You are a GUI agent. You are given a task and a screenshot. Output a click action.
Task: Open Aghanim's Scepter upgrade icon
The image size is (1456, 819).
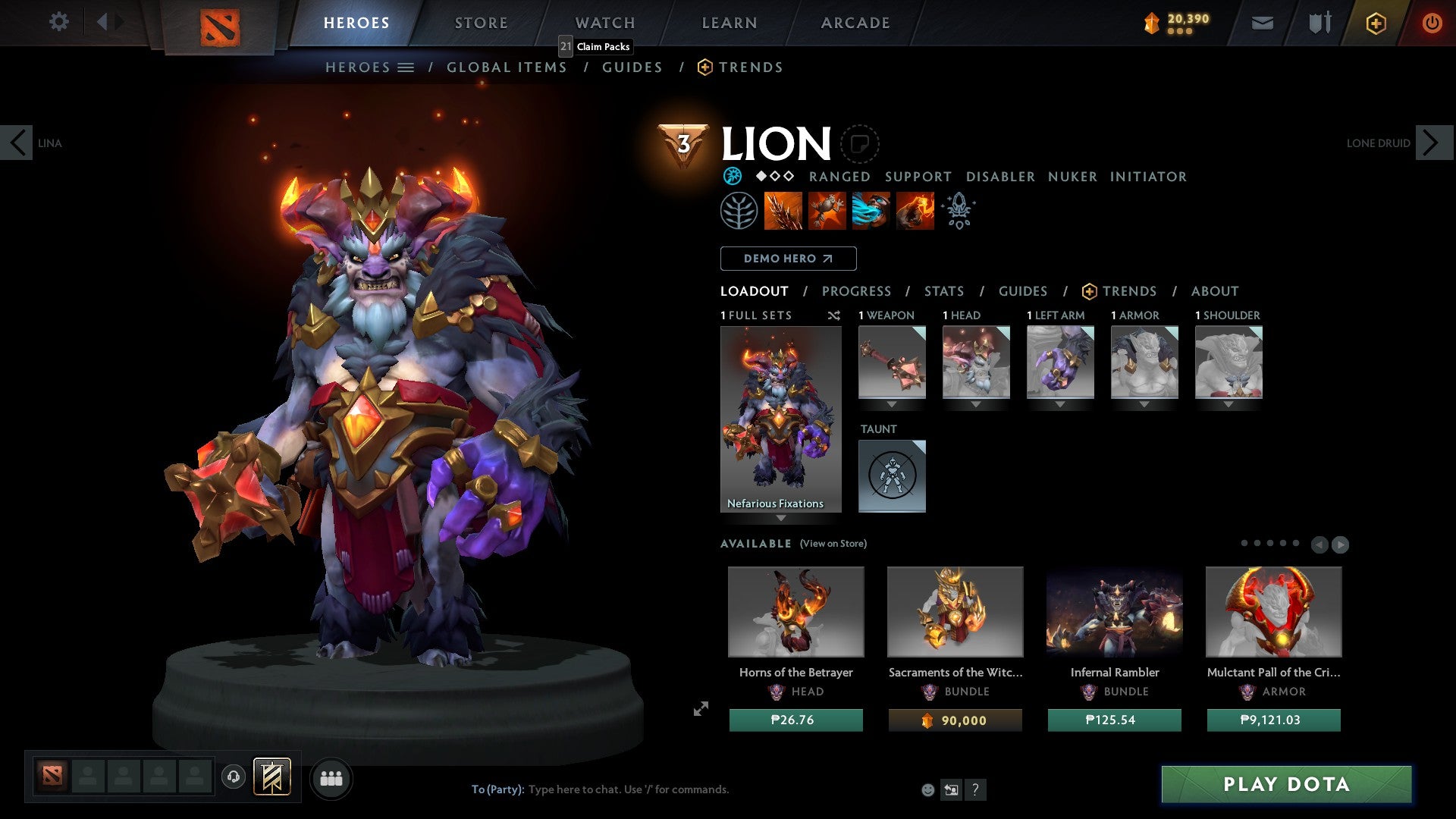point(958,210)
